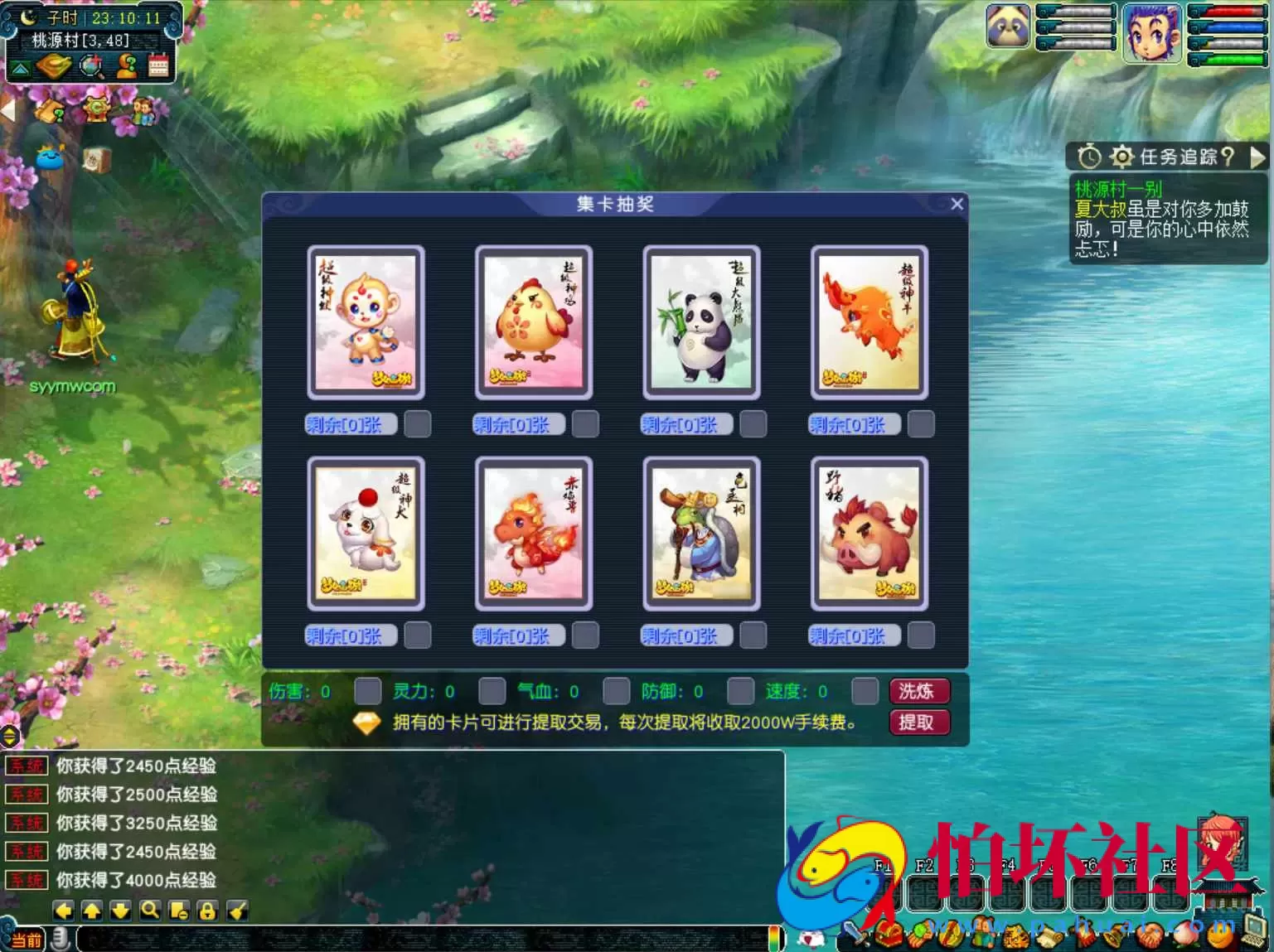Click the bell icon in the bottom hotbar

pyautogui.click(x=1114, y=934)
